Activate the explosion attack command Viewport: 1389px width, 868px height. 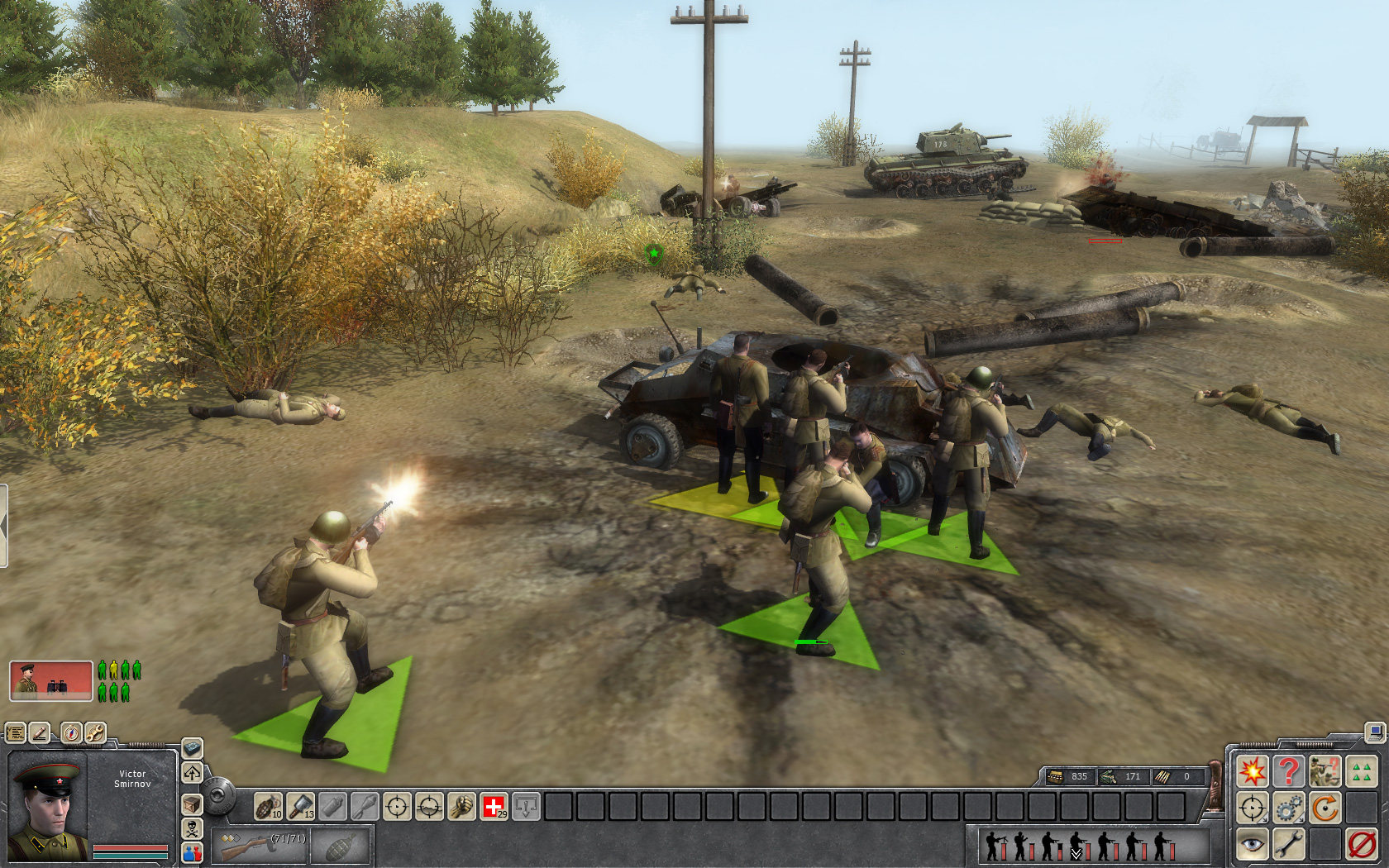[1252, 771]
